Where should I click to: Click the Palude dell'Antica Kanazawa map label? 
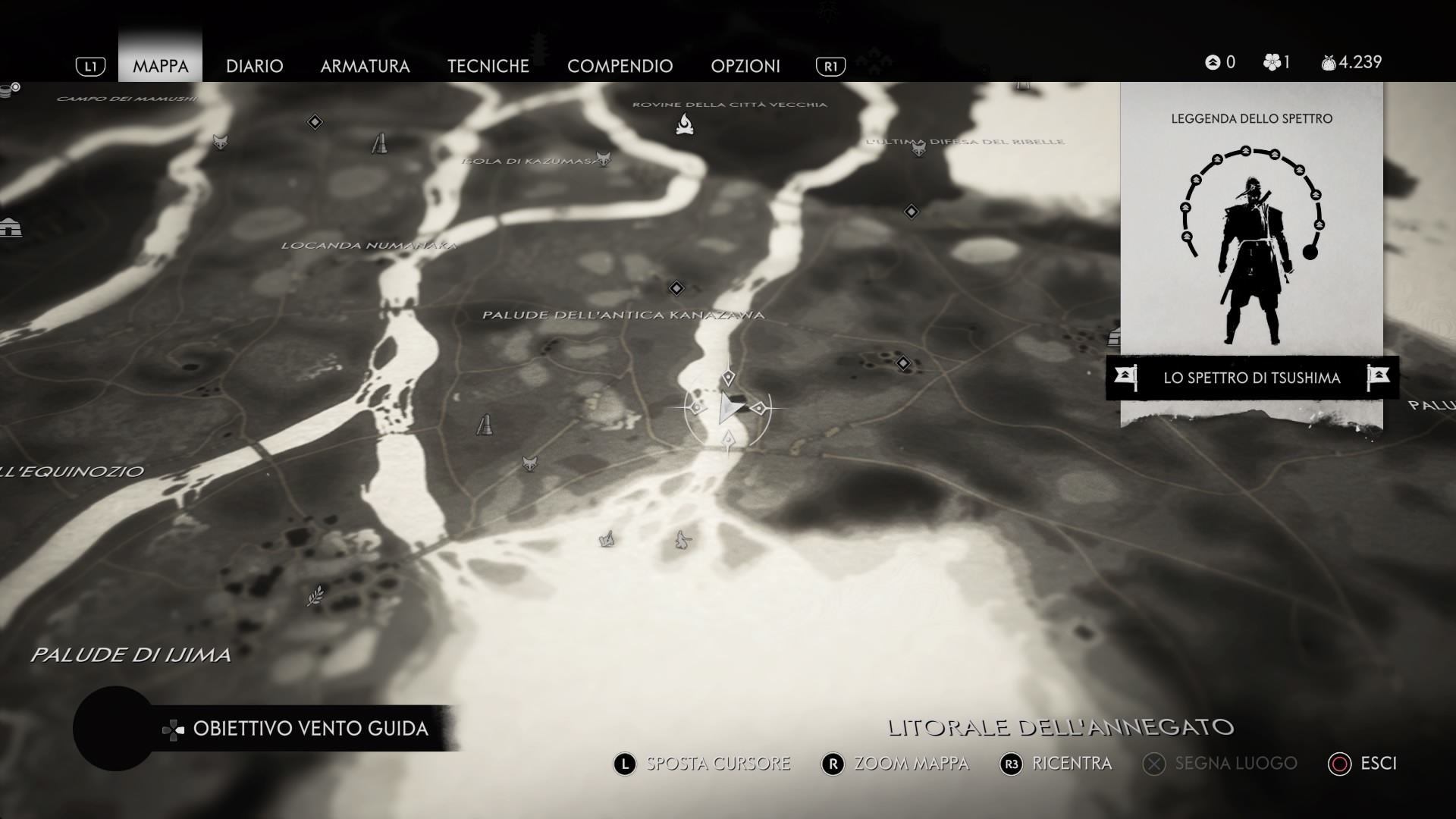623,315
